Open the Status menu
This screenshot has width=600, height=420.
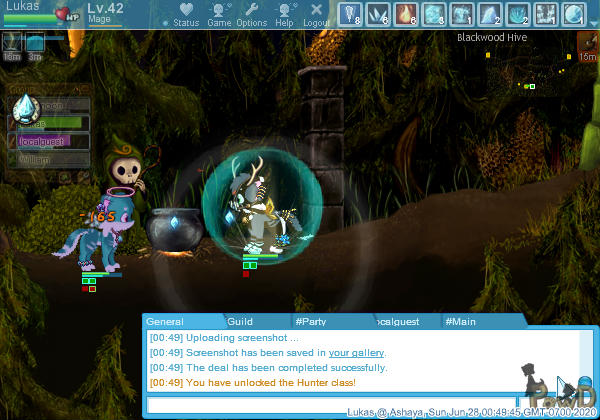pyautogui.click(x=185, y=13)
